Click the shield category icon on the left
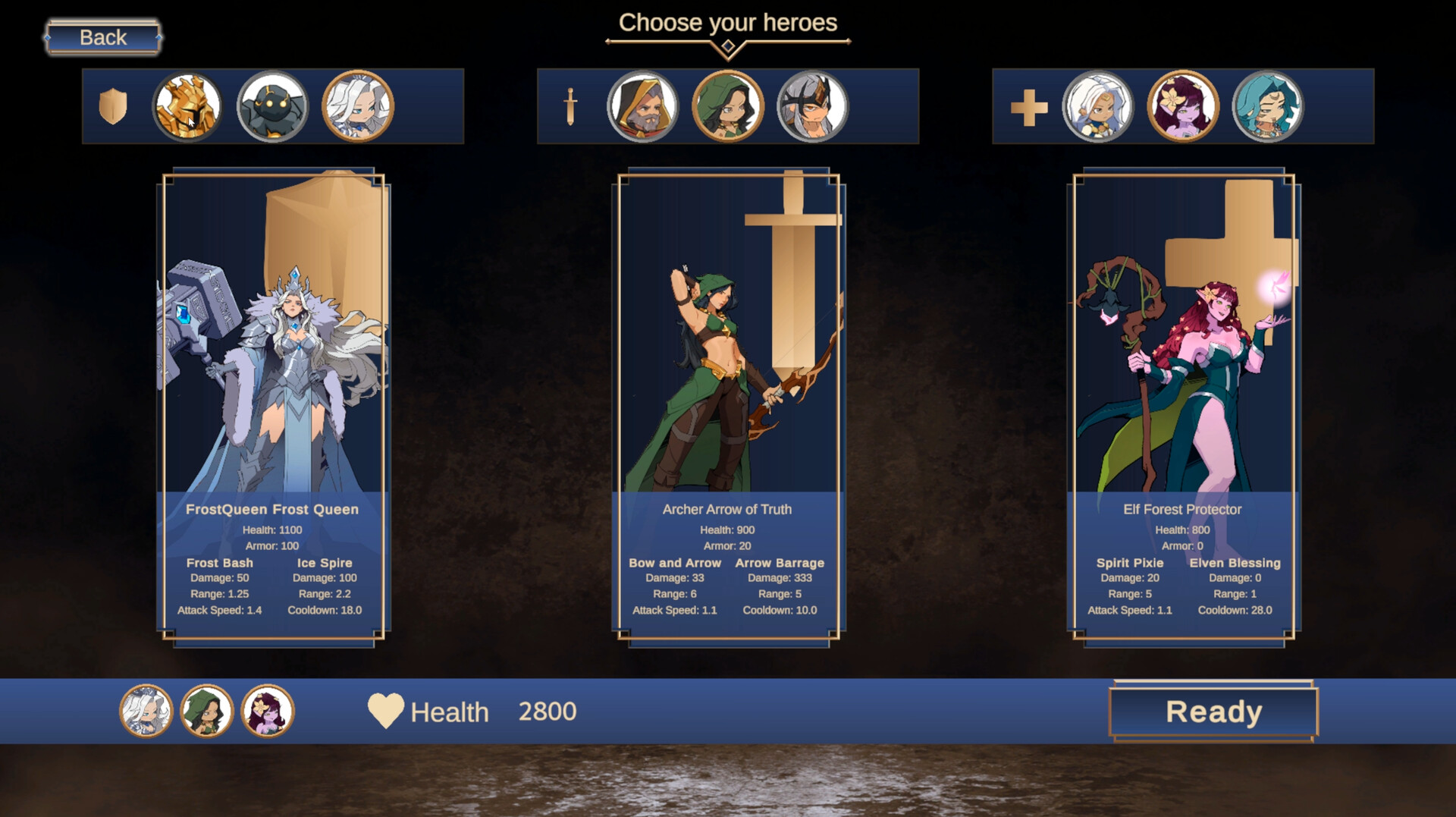 [x=114, y=106]
